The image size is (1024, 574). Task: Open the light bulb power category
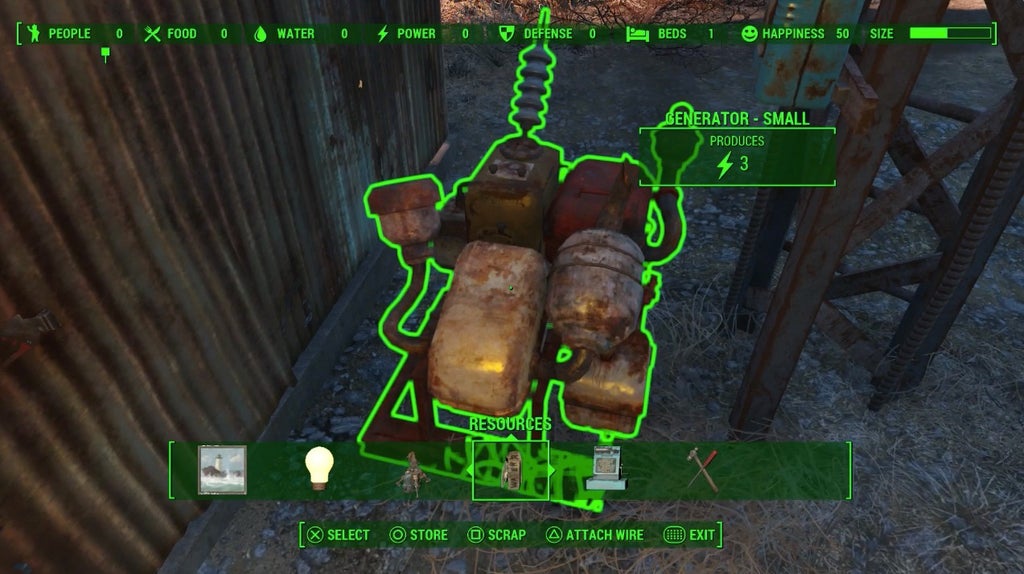318,468
